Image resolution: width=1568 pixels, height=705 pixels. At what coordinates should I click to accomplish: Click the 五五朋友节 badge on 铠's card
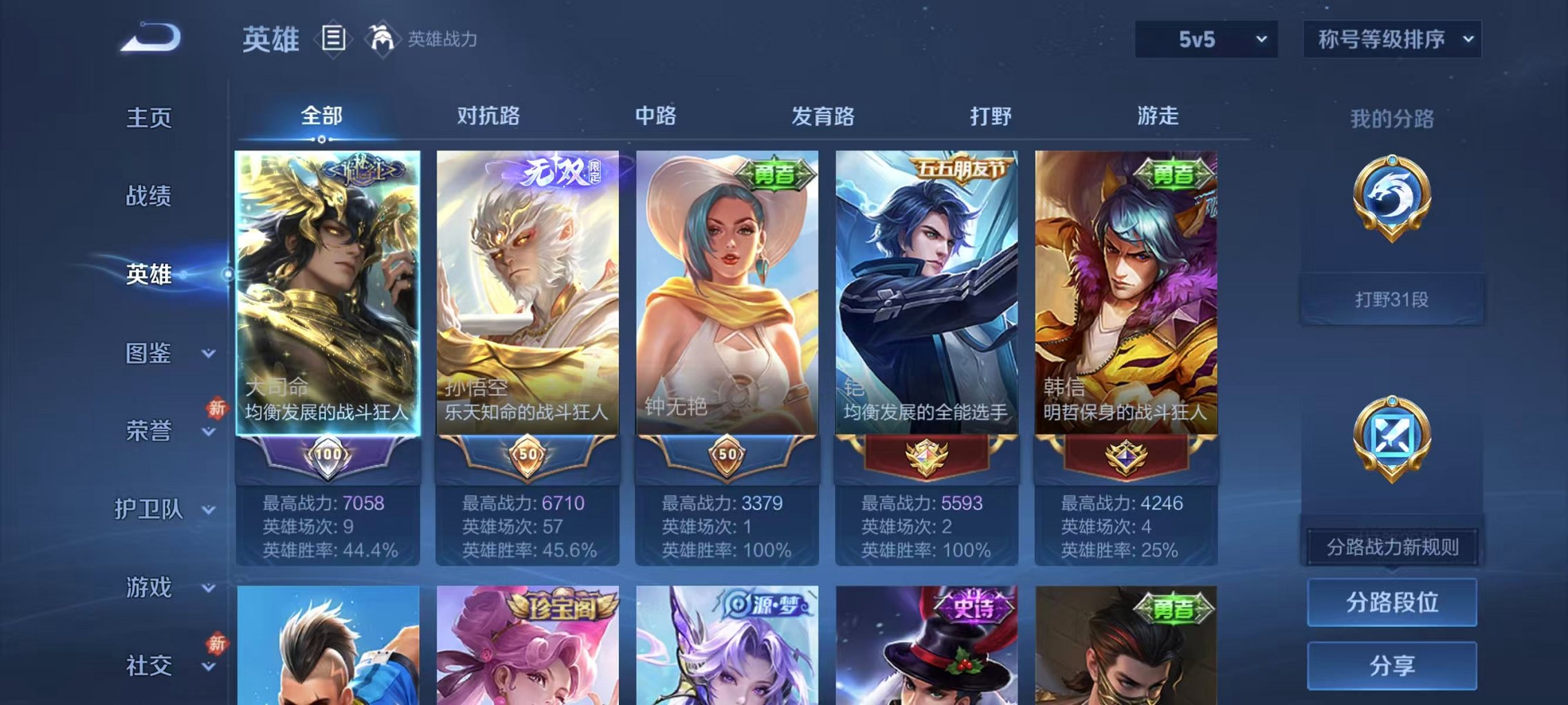[962, 169]
